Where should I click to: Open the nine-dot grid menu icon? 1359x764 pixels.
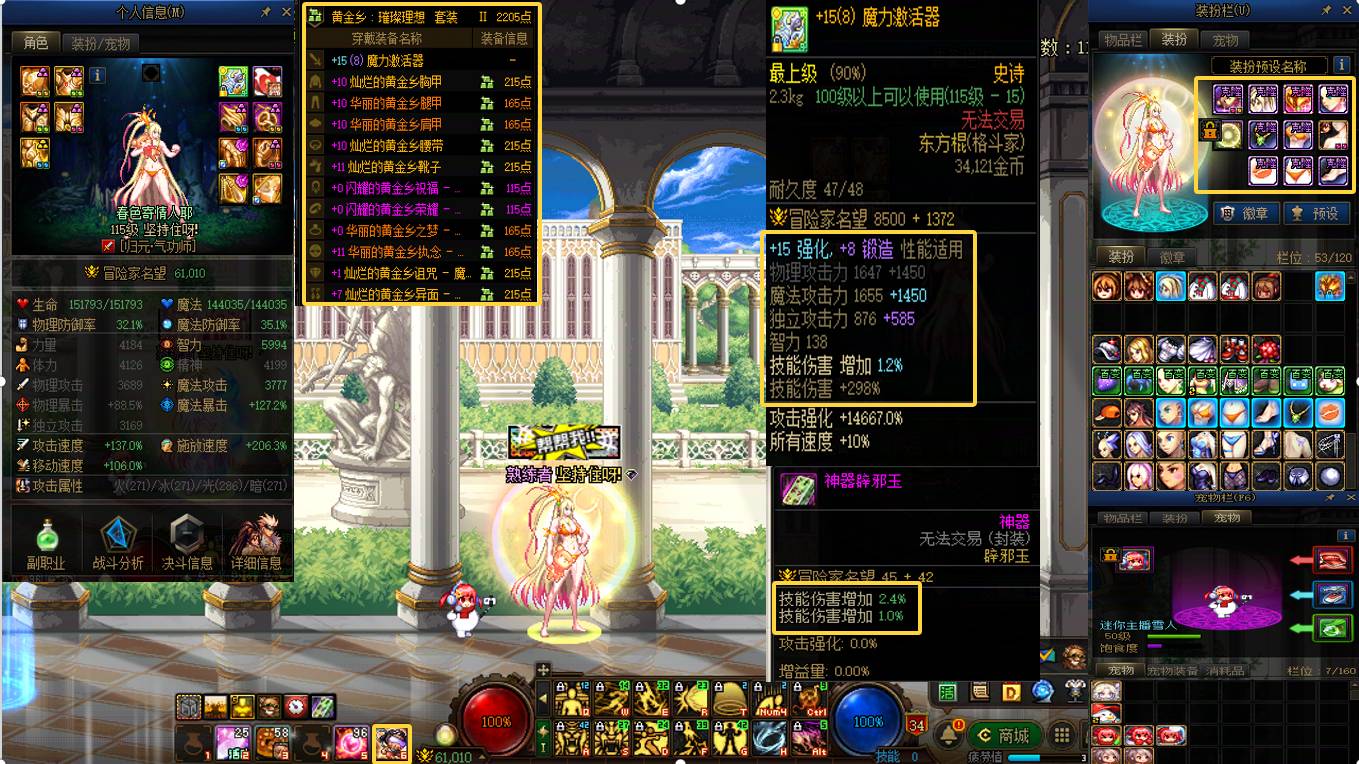[x=1061, y=735]
